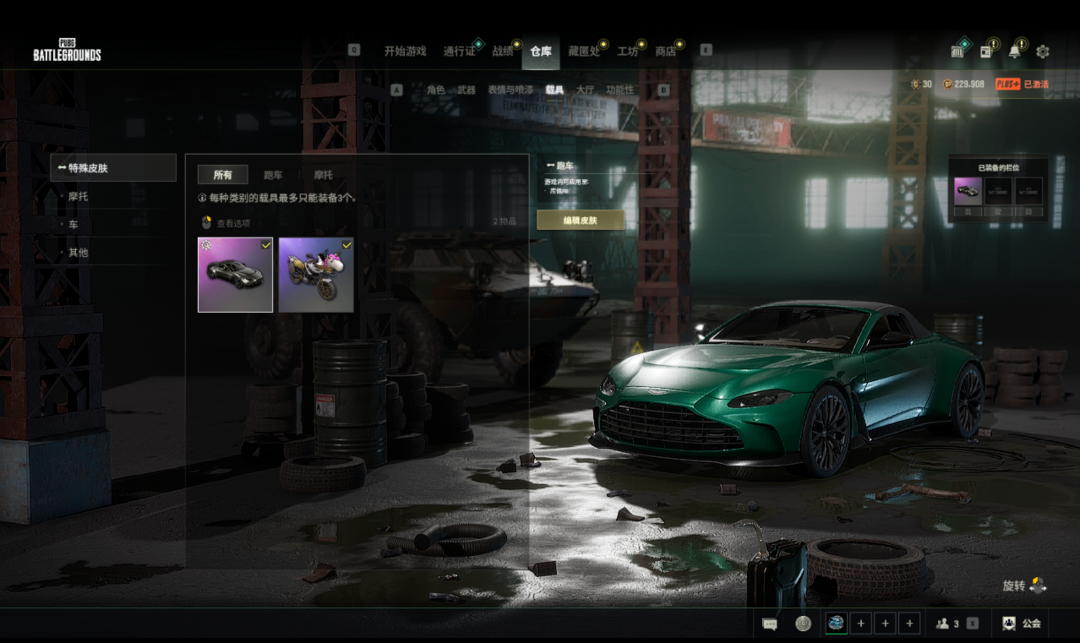This screenshot has height=643, width=1080.
Task: Choose the 其他 category in the sidebar
Action: click(x=78, y=252)
